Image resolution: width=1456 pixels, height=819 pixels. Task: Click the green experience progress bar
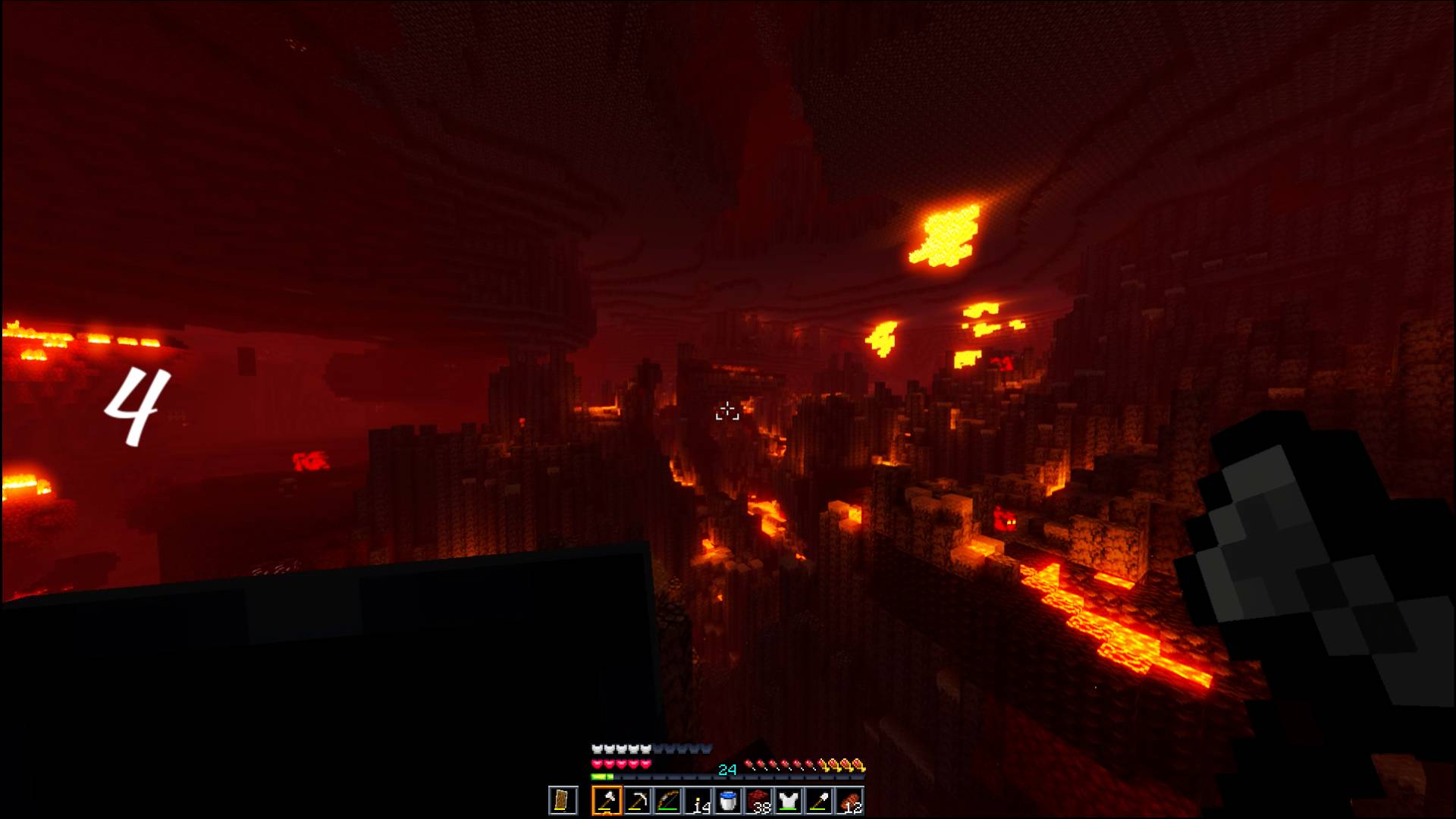click(601, 777)
